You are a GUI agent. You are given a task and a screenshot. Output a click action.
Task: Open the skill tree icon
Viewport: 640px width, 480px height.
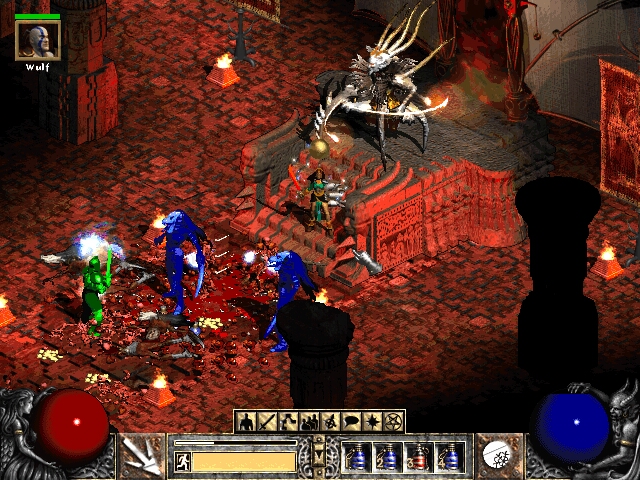(x=288, y=421)
